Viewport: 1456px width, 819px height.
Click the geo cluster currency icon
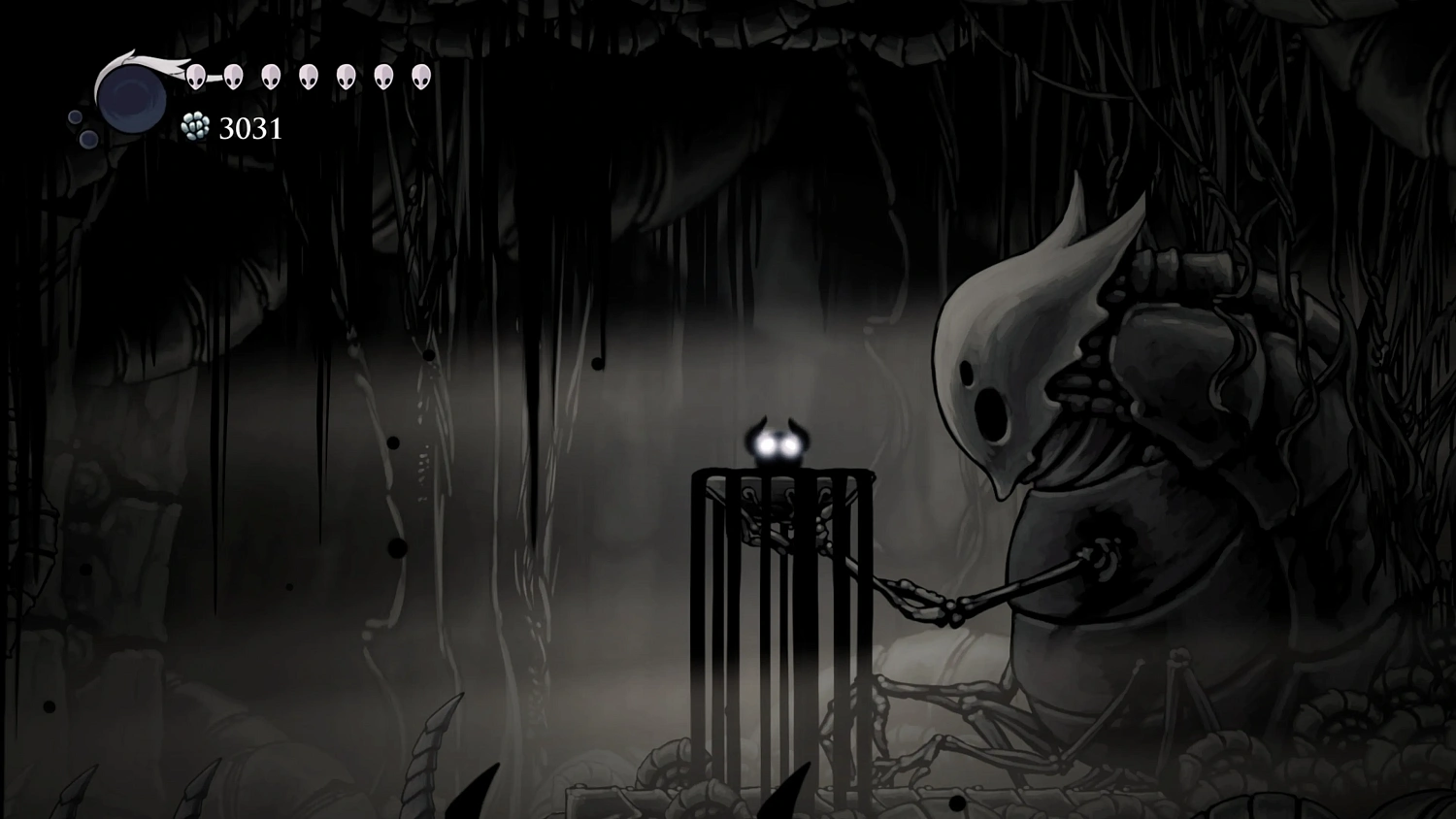[194, 127]
